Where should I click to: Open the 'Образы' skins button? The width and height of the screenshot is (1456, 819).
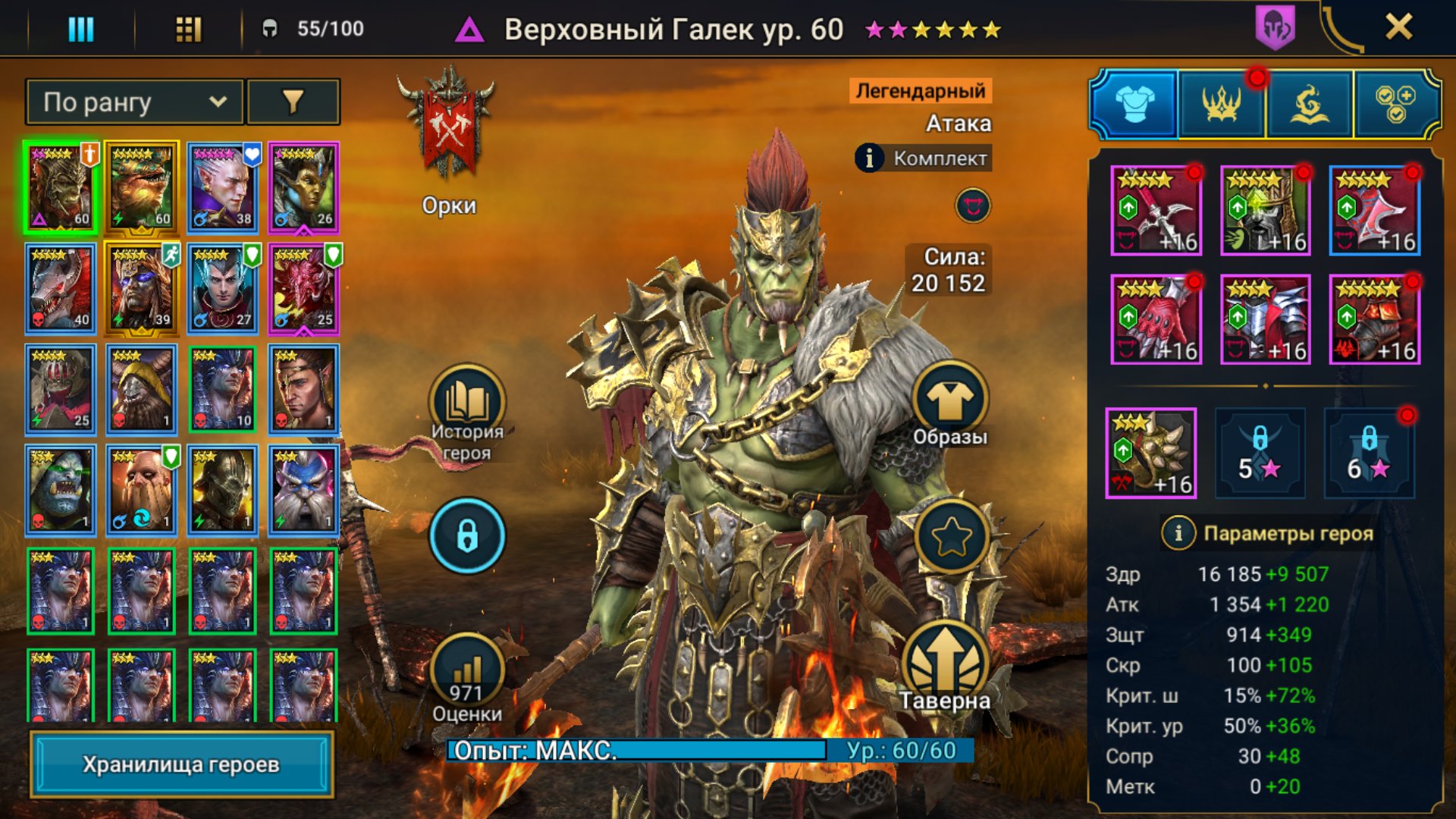(x=949, y=400)
